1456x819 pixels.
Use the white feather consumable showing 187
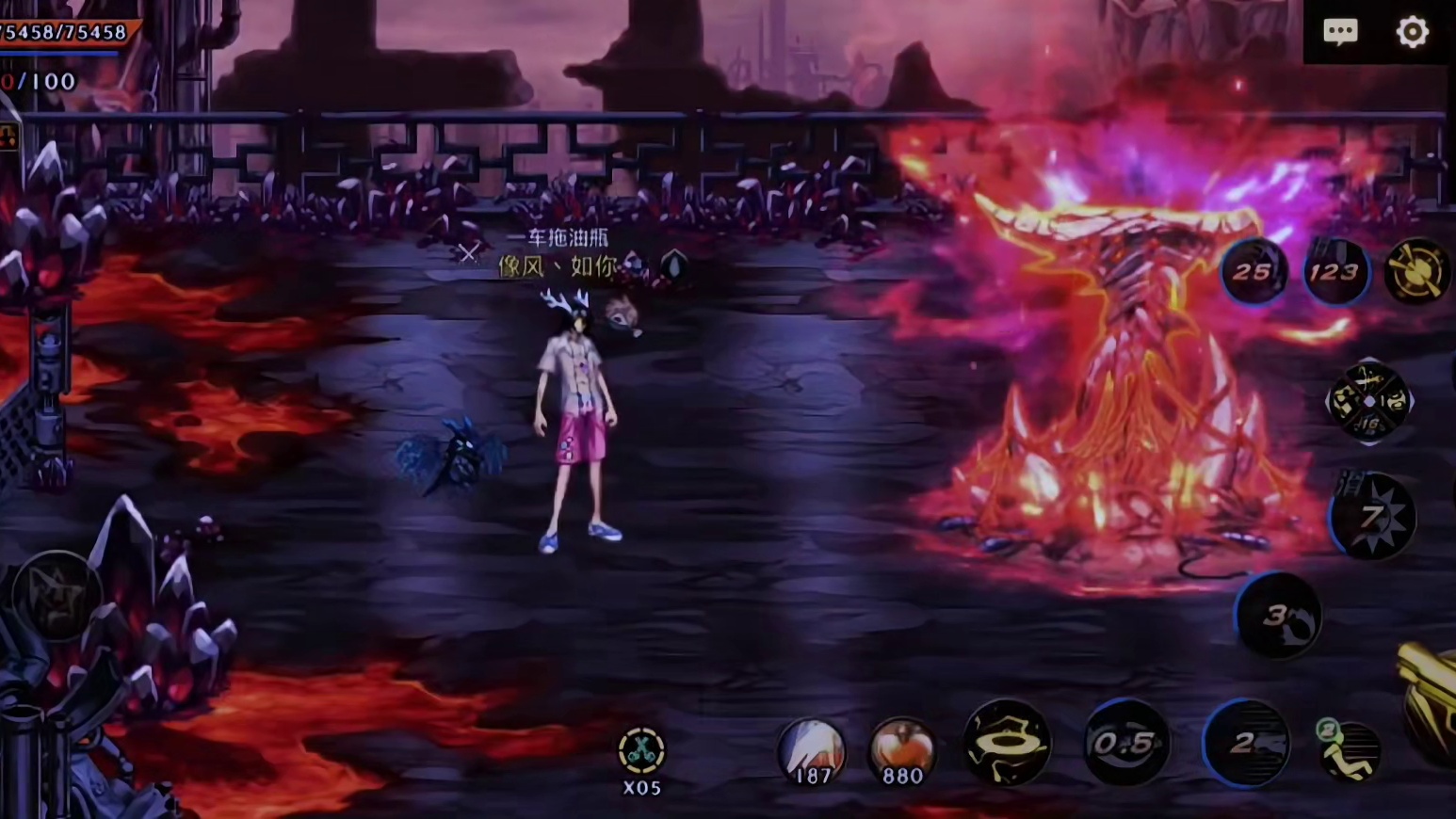tap(811, 751)
